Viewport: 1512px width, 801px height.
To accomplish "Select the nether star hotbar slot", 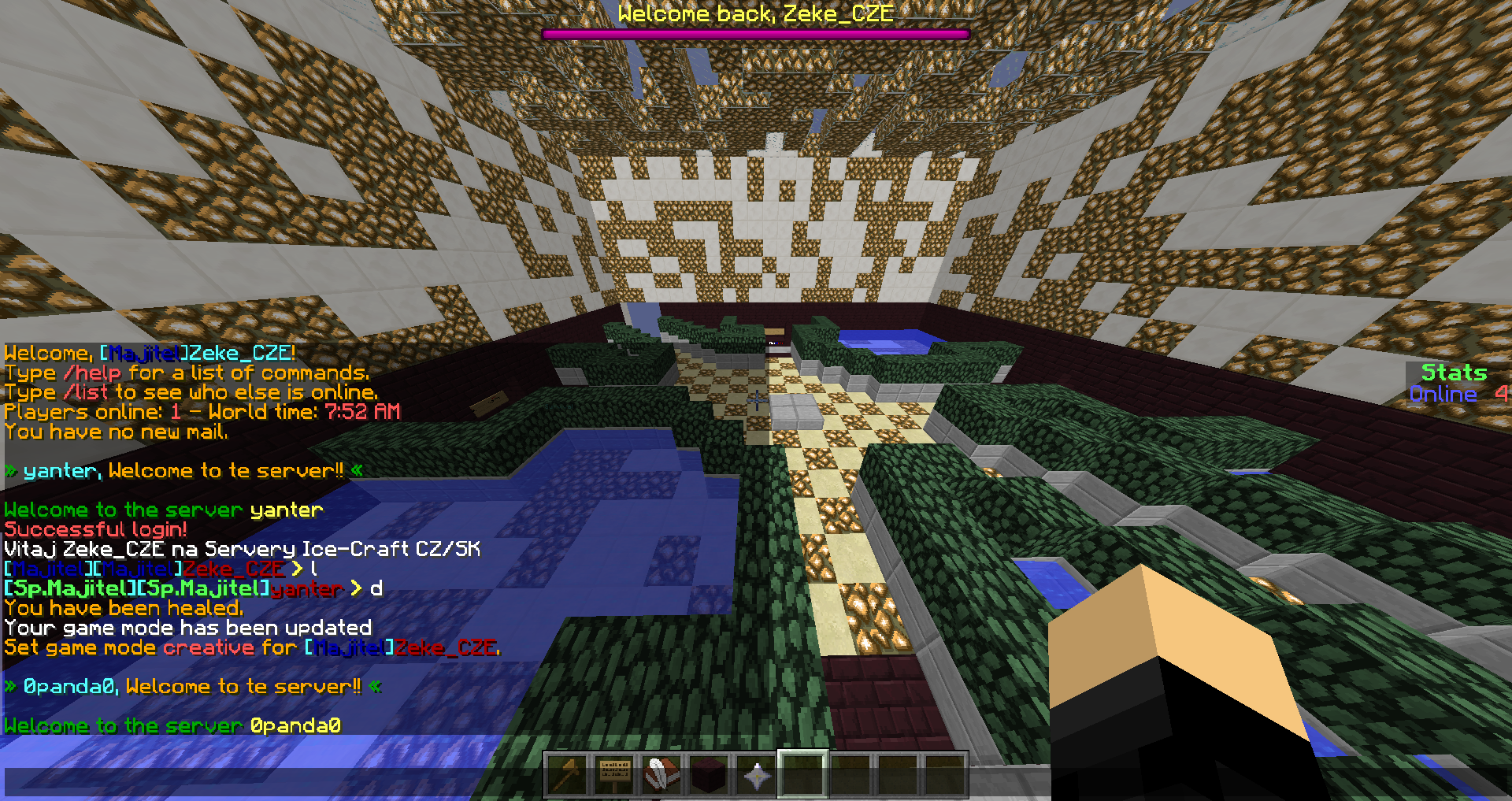I will (756, 775).
